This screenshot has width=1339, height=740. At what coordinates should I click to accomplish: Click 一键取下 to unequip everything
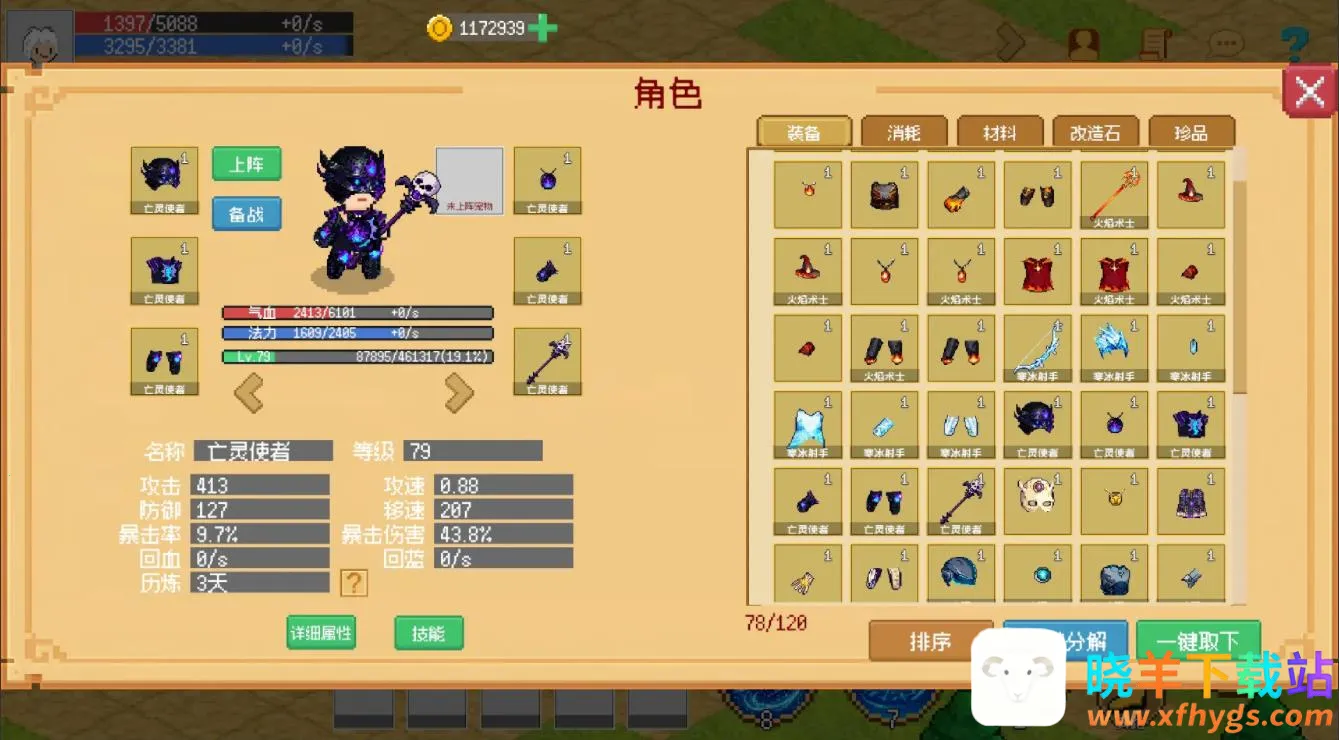click(x=1197, y=641)
